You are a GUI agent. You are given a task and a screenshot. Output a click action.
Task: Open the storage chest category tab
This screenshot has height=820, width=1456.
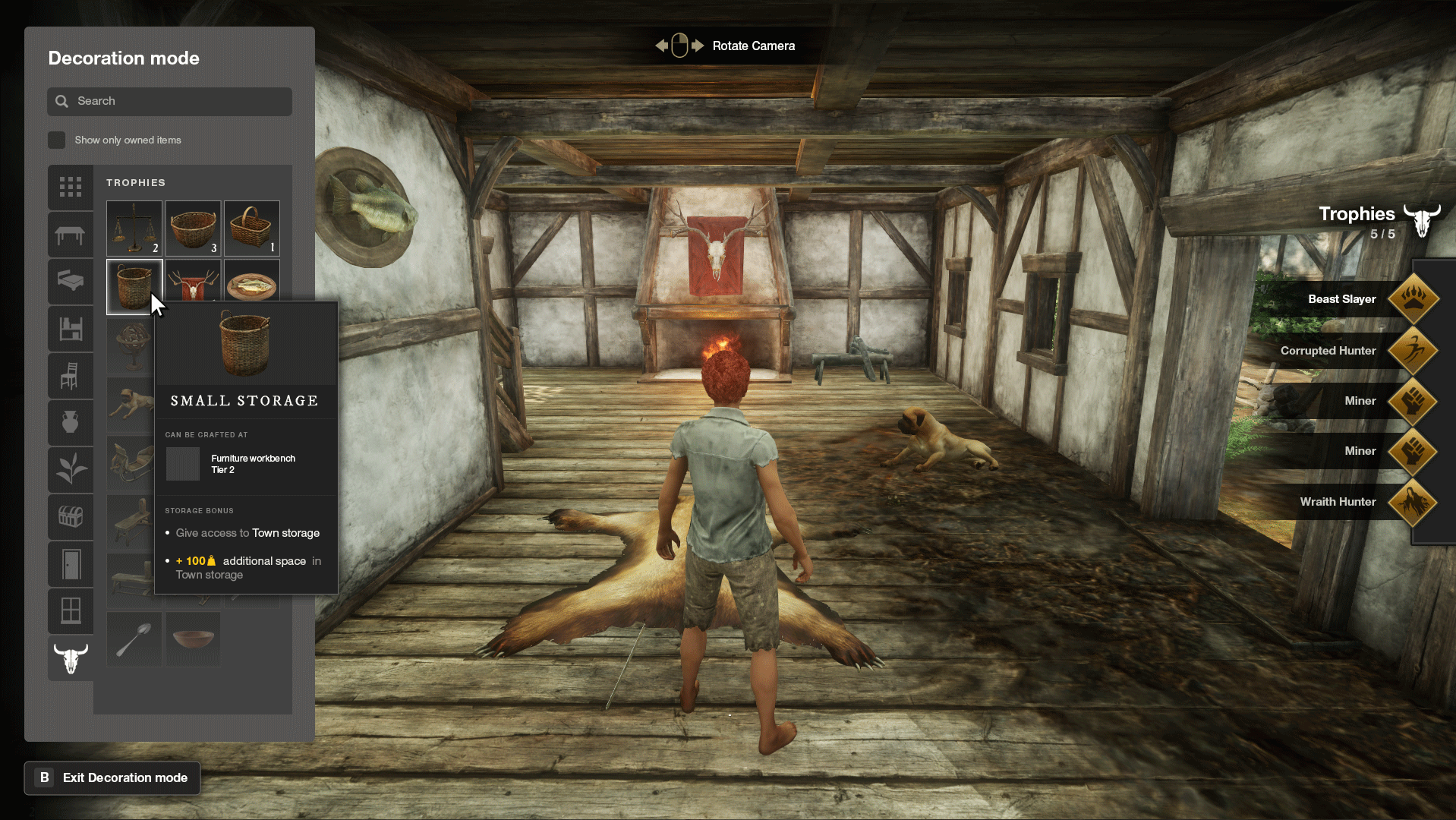click(x=71, y=517)
